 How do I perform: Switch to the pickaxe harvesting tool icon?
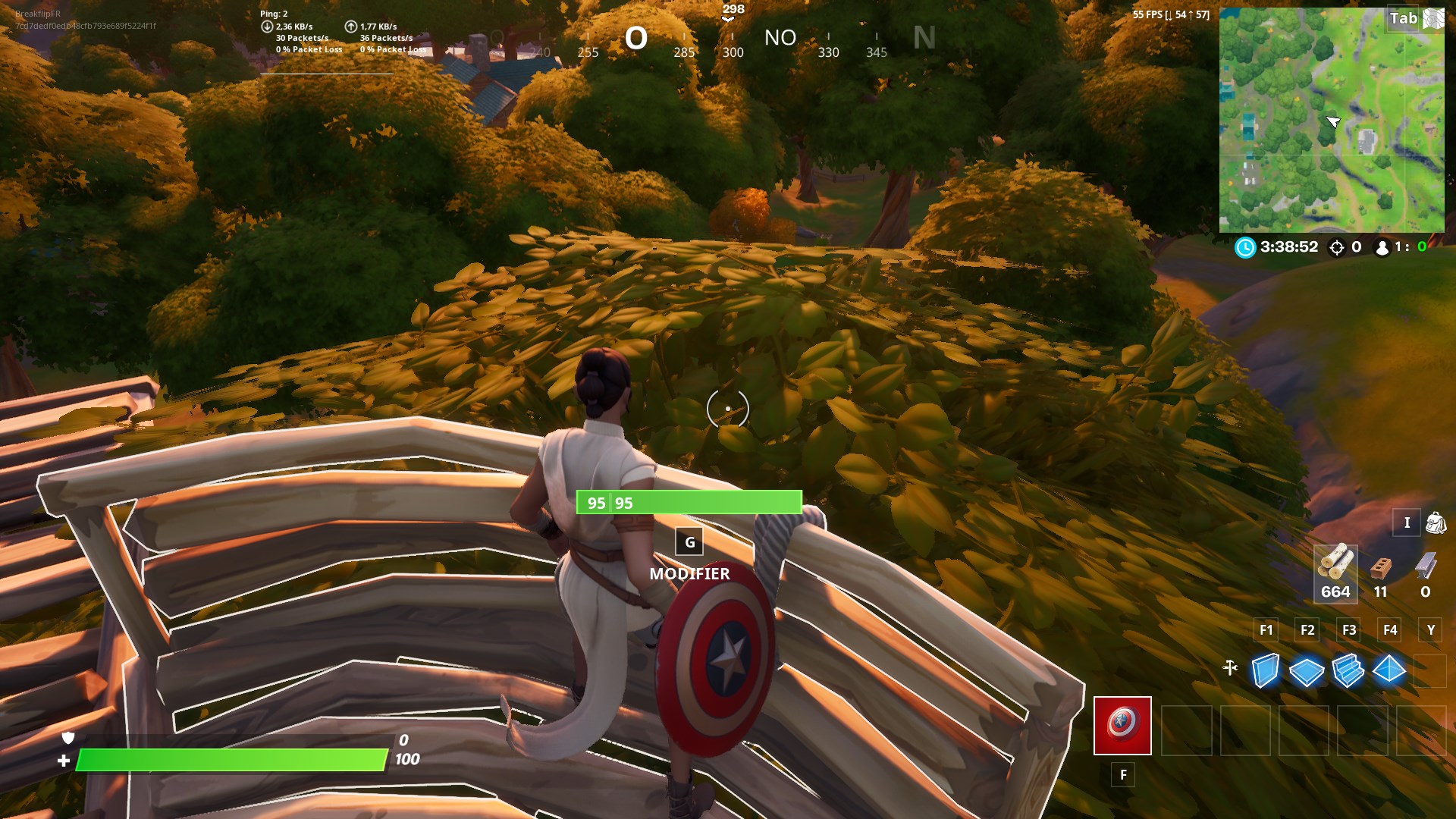click(x=1230, y=668)
